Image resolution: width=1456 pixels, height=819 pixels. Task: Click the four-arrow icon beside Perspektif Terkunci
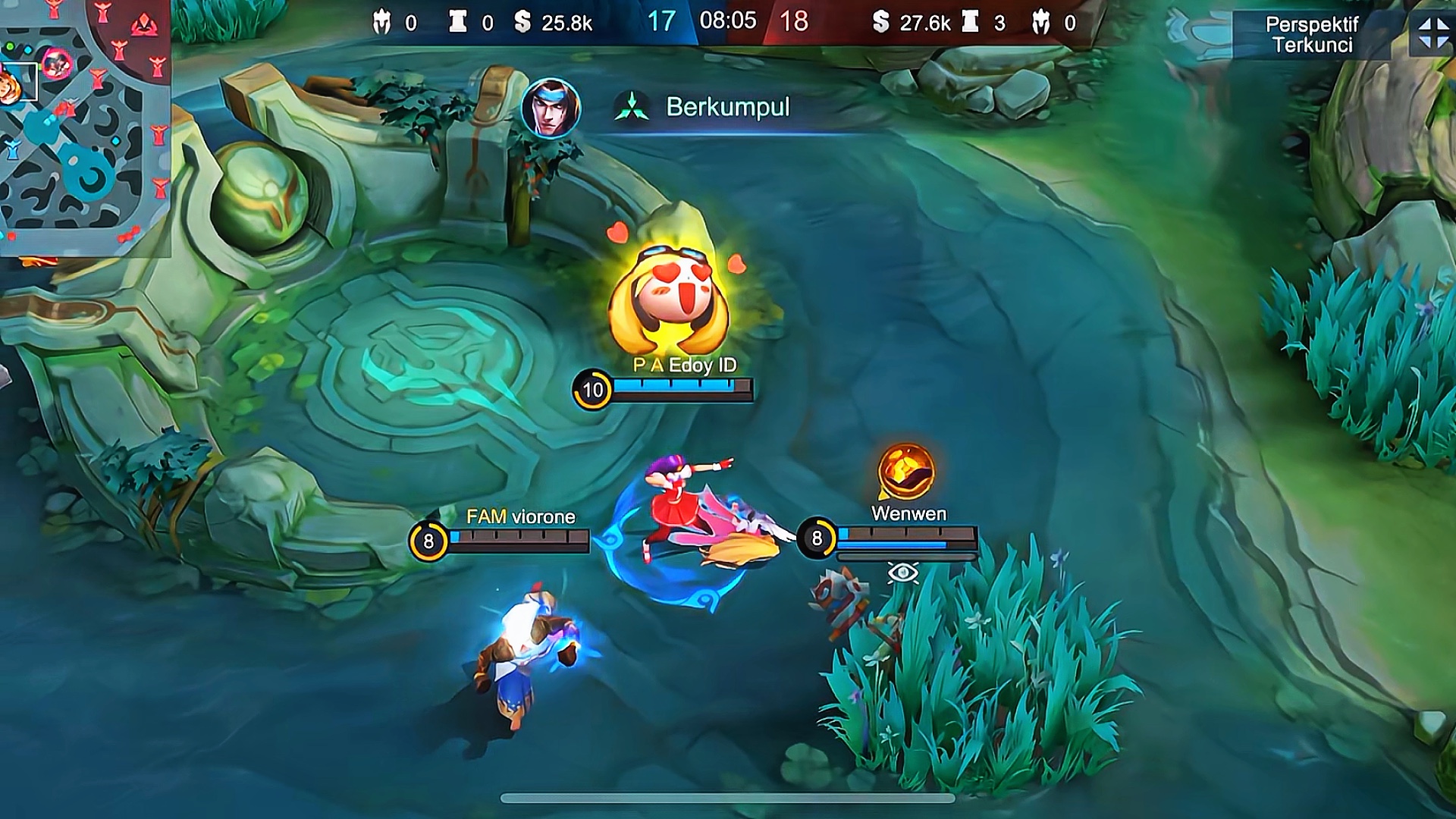1433,34
